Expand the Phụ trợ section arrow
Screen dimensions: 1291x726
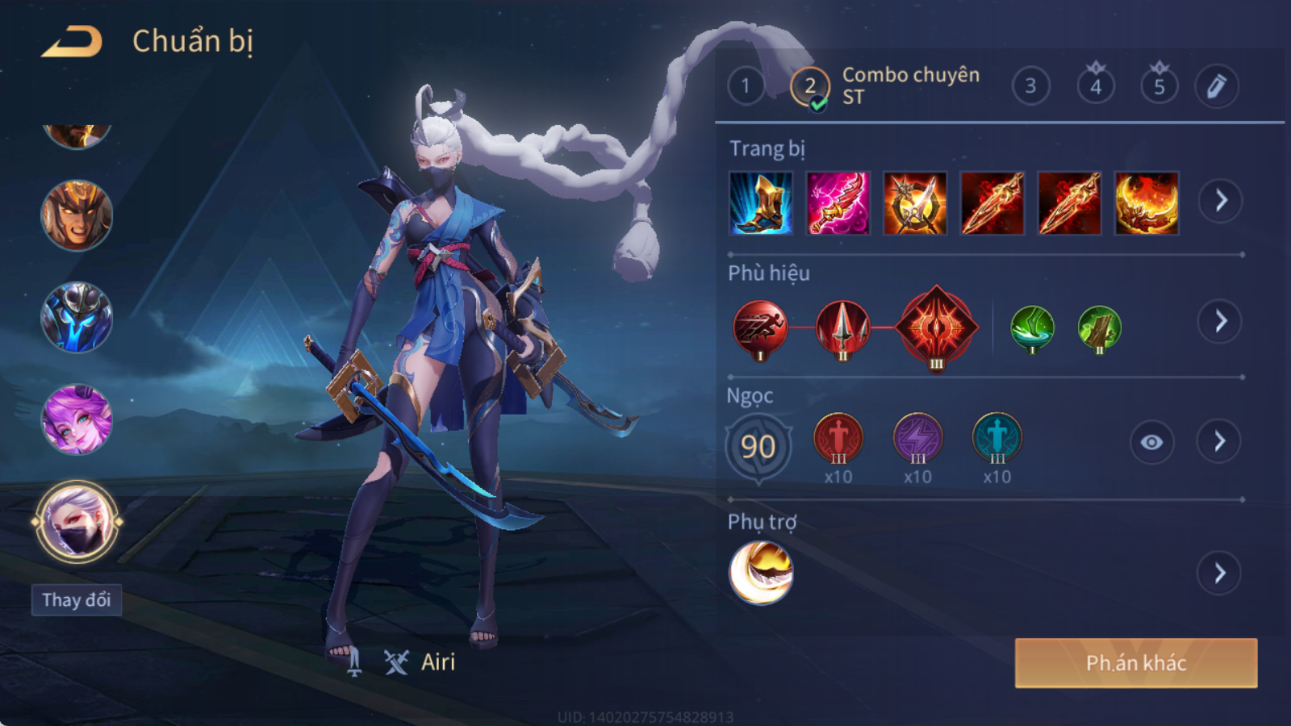1219,573
